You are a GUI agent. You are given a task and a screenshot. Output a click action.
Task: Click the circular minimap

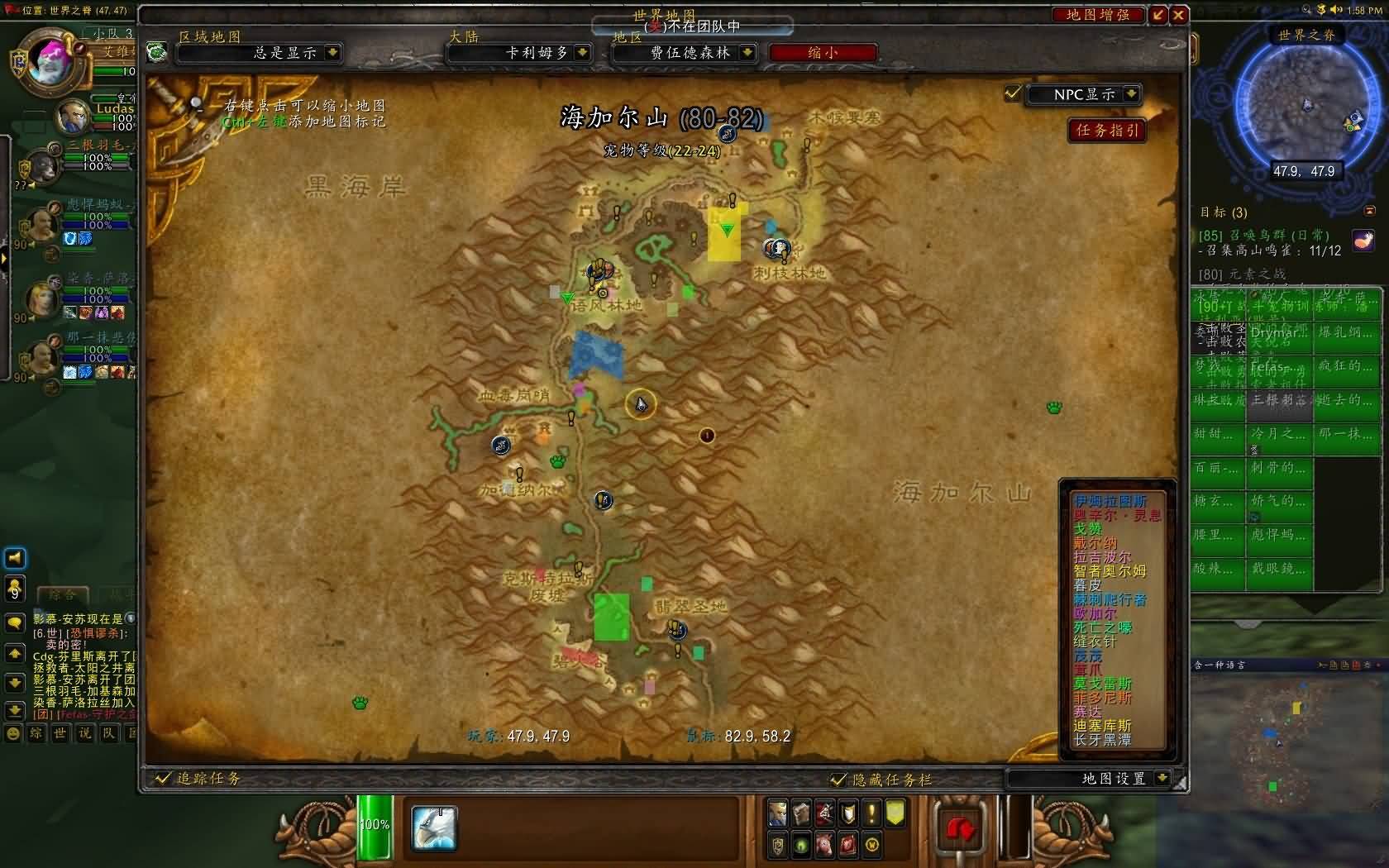(1304, 103)
